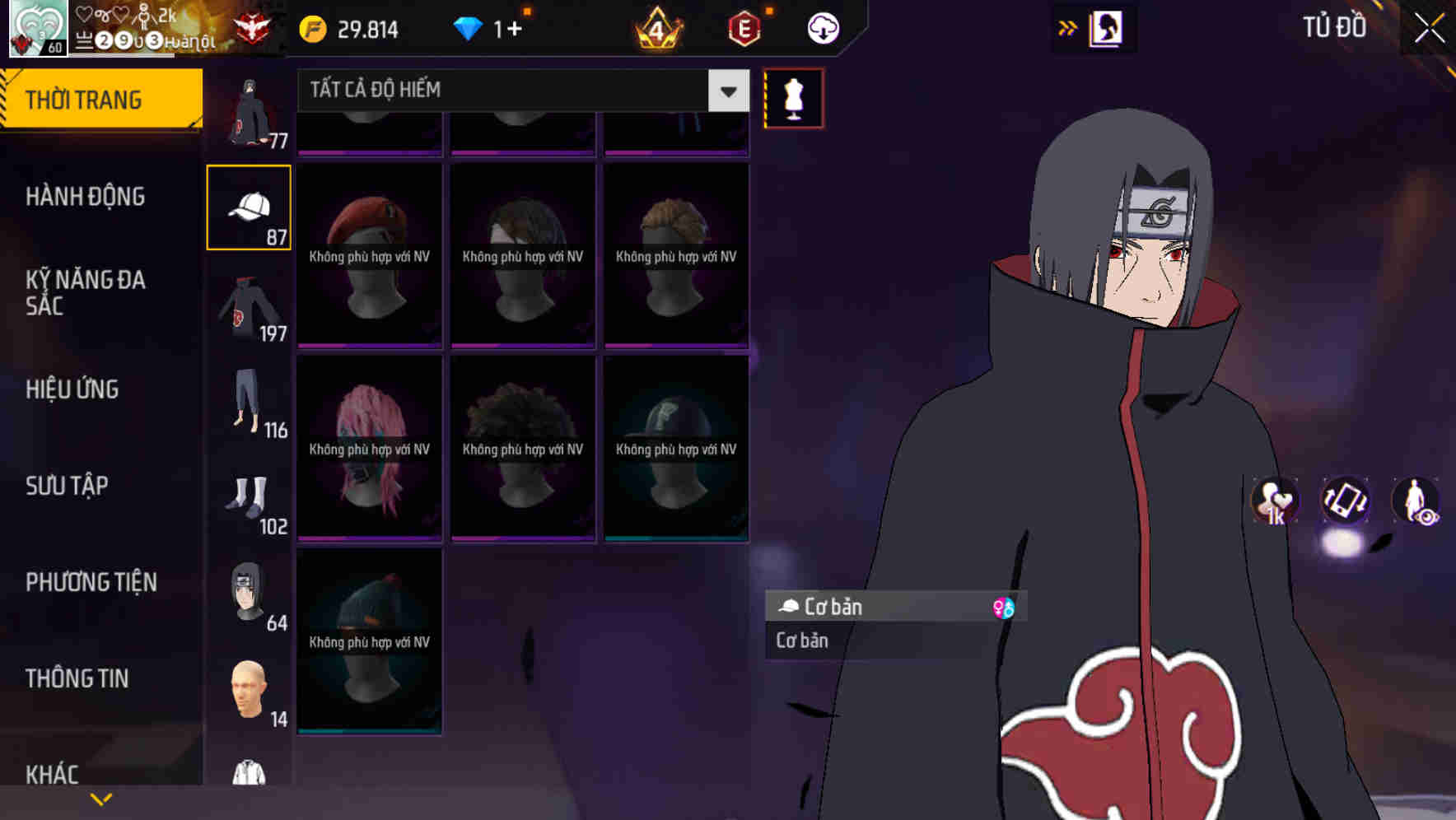Open the SƯU TẬP tab
Viewport: 1456px width, 820px height.
point(66,486)
